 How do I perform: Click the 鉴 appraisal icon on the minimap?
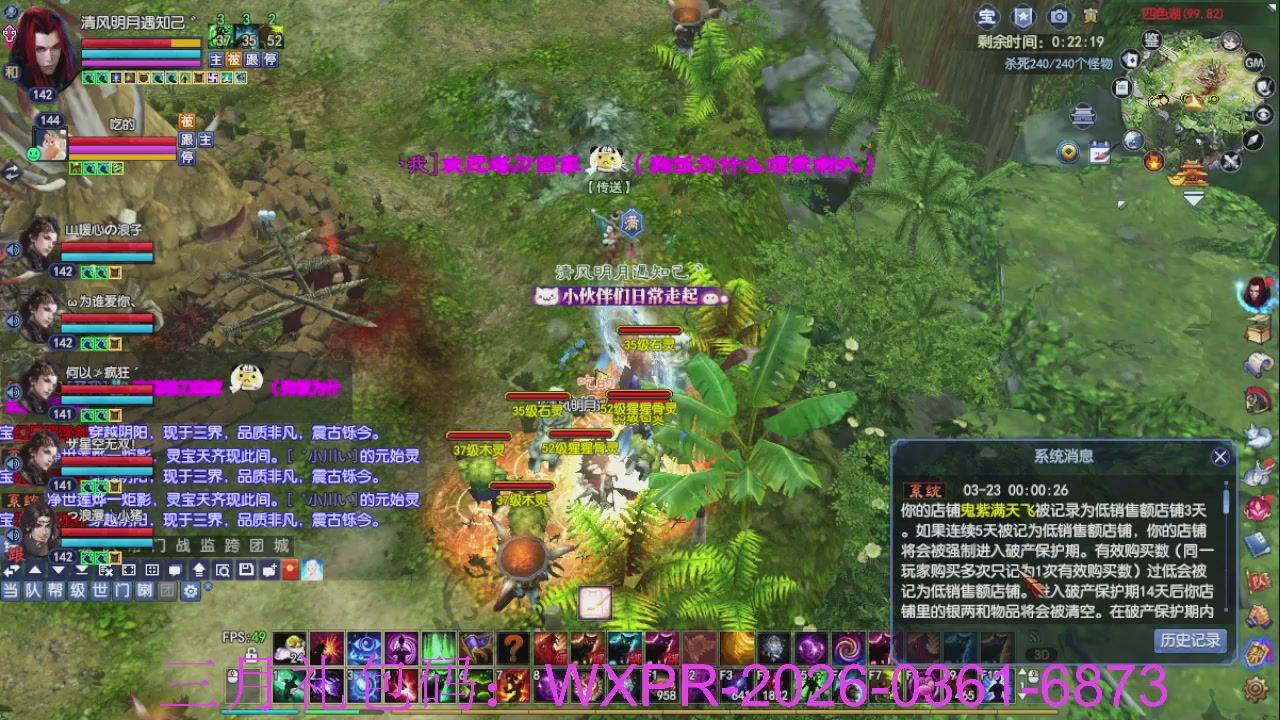click(x=1150, y=42)
